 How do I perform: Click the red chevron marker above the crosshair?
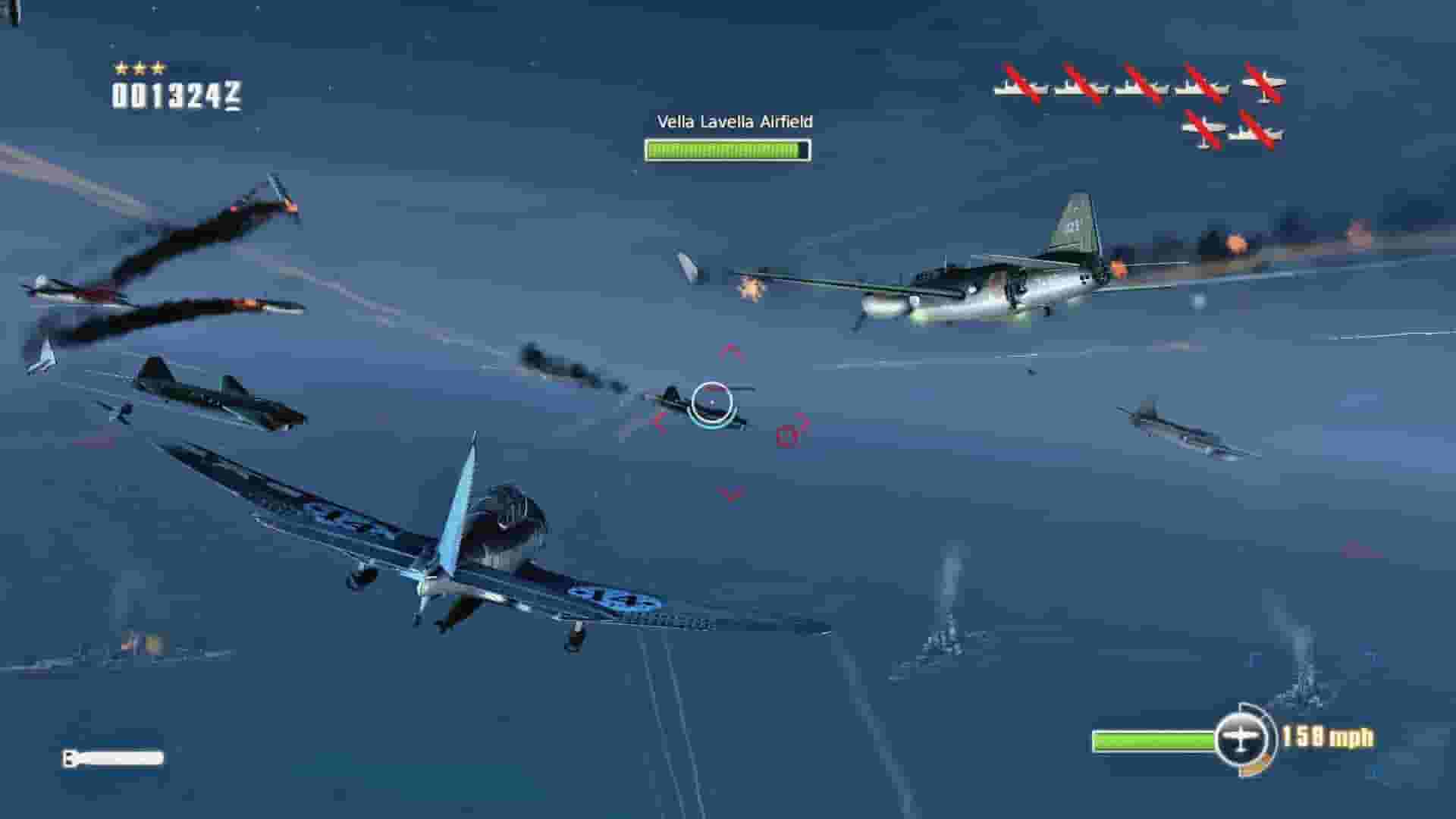[x=729, y=350]
